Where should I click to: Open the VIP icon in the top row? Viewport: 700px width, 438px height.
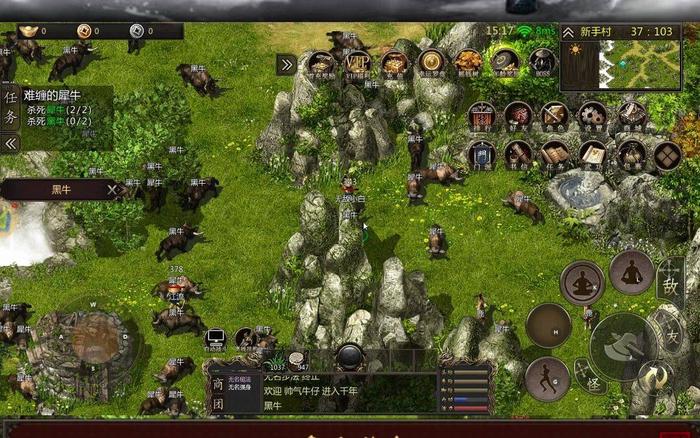click(358, 63)
